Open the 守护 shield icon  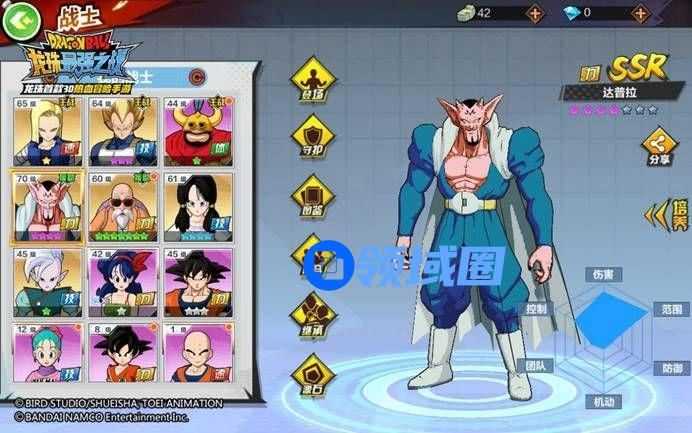coord(312,137)
